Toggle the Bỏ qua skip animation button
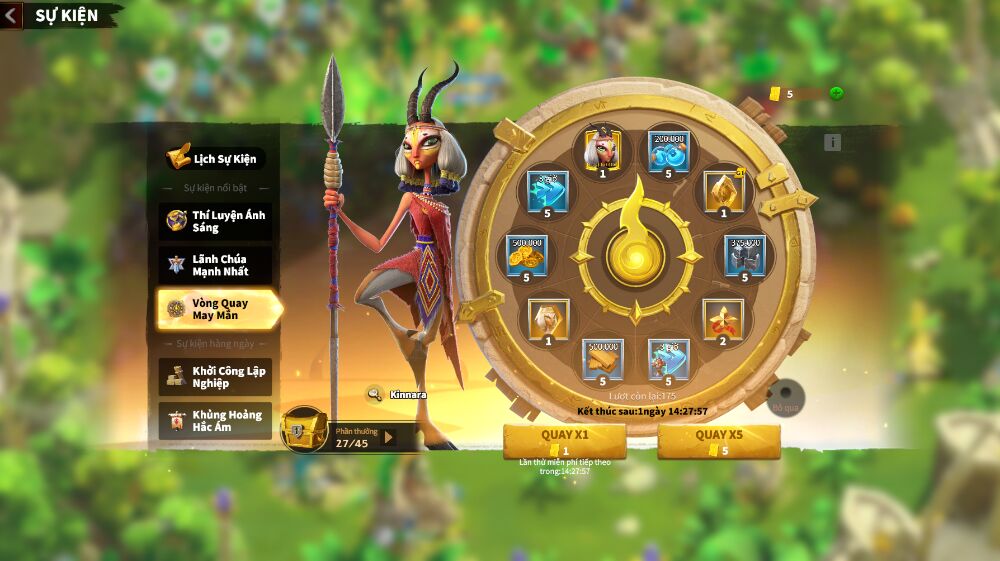 [785, 394]
